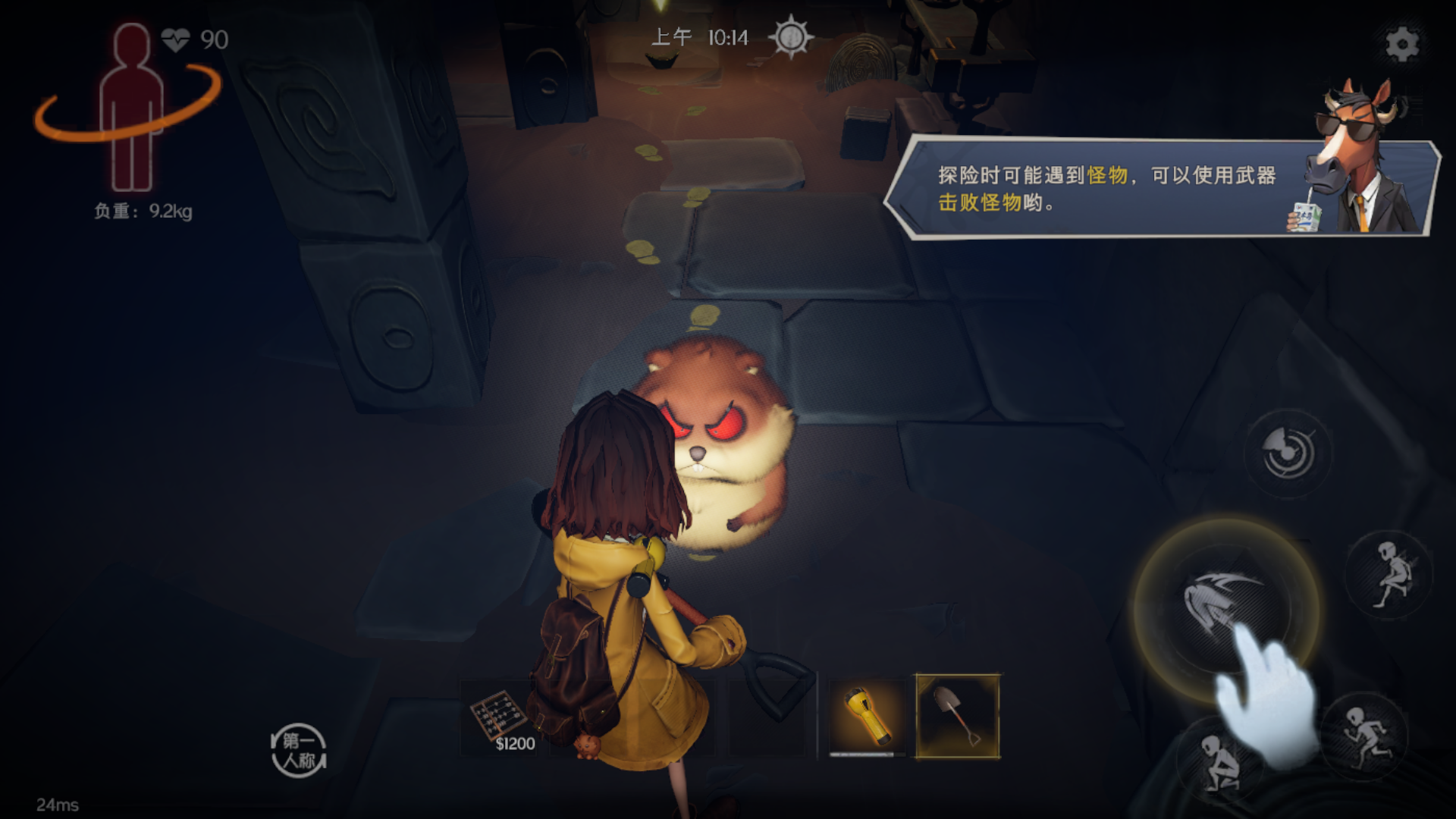Toggle 第一人称 first-person view mode
This screenshot has height=819, width=1456.
click(299, 751)
